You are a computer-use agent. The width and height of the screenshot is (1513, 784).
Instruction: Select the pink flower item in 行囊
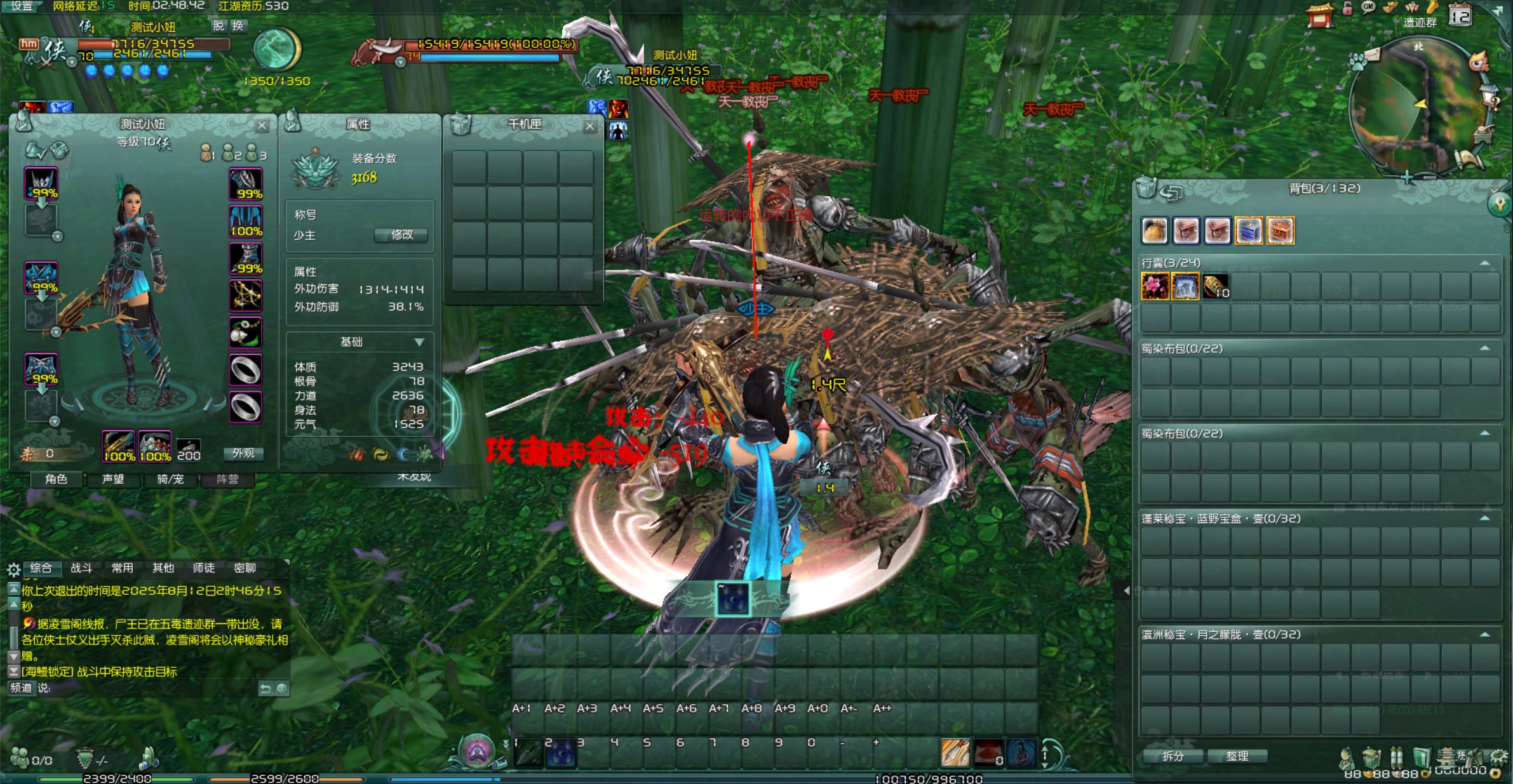coord(1155,286)
